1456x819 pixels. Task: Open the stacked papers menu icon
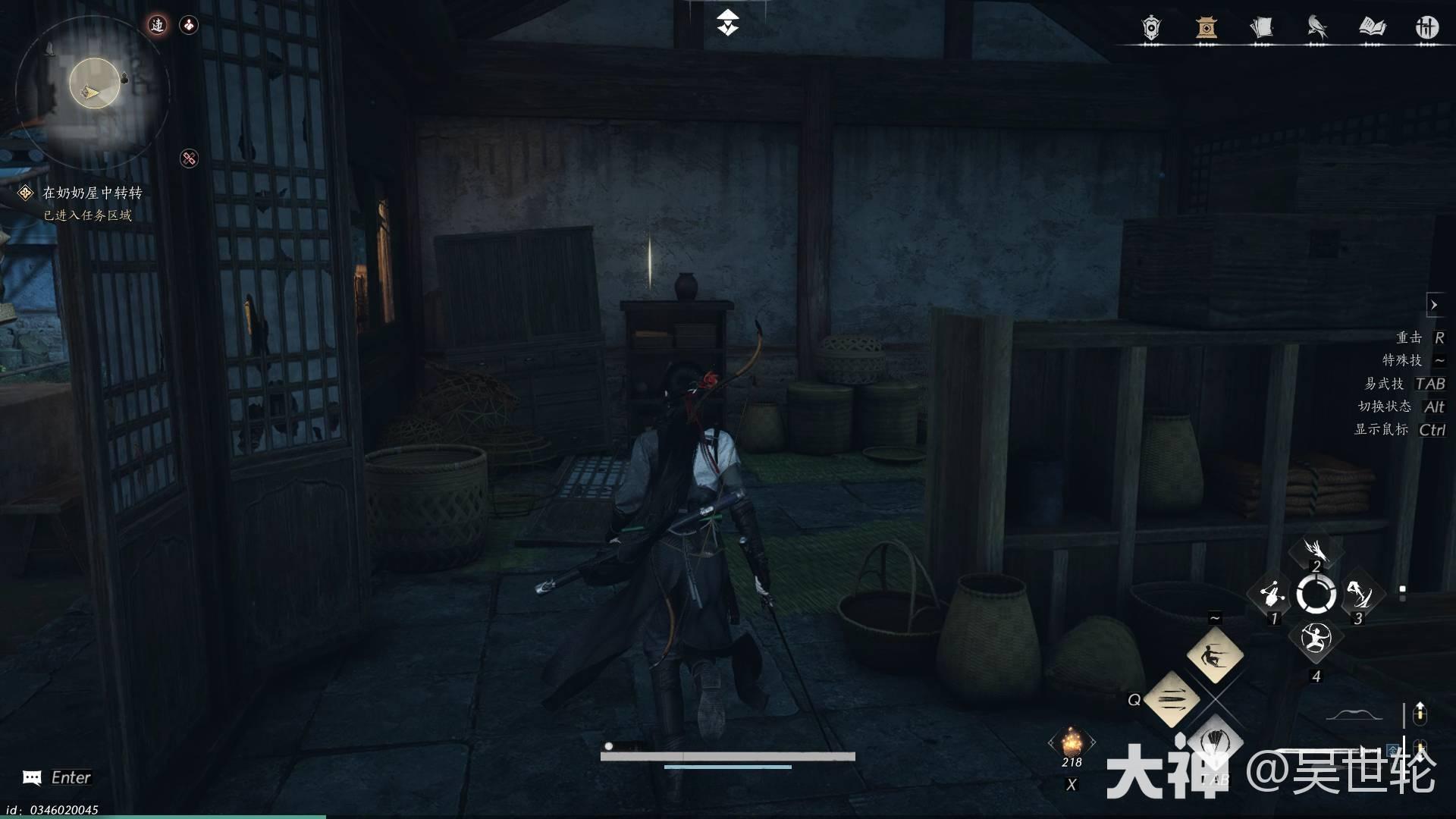click(1261, 27)
